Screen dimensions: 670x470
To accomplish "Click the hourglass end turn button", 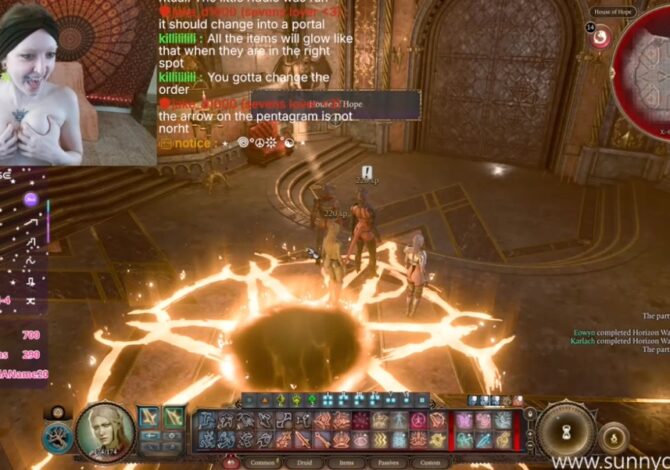I will 566,432.
